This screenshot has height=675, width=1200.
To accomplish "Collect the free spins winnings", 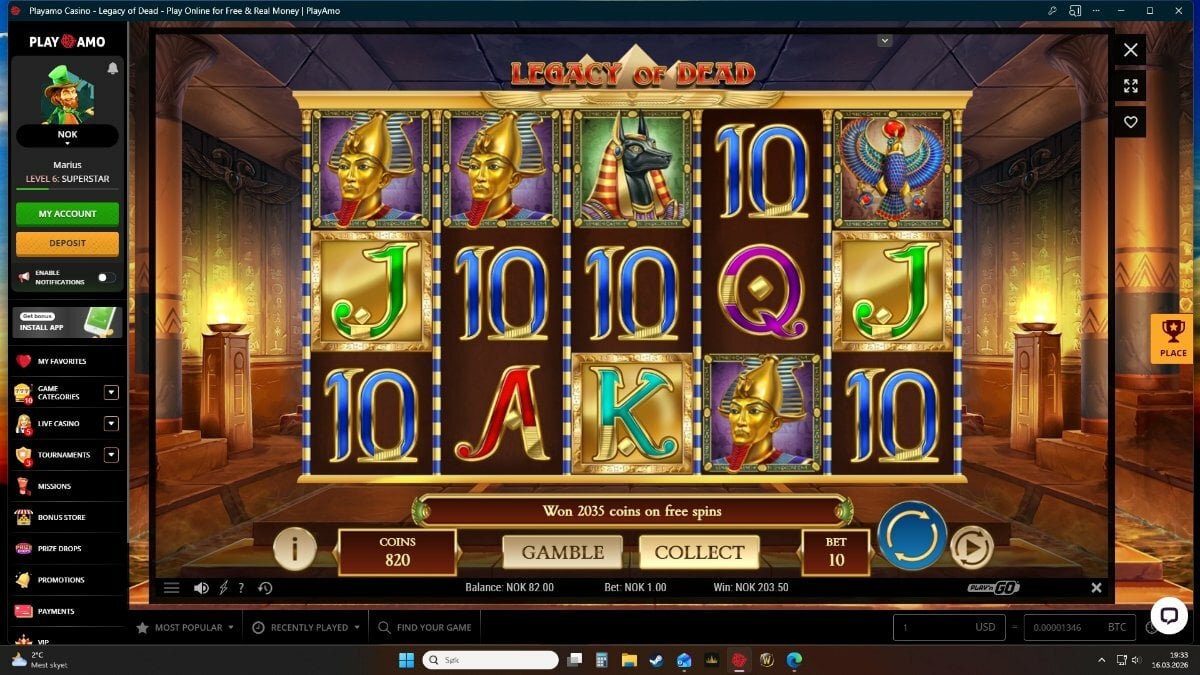I will tap(699, 552).
